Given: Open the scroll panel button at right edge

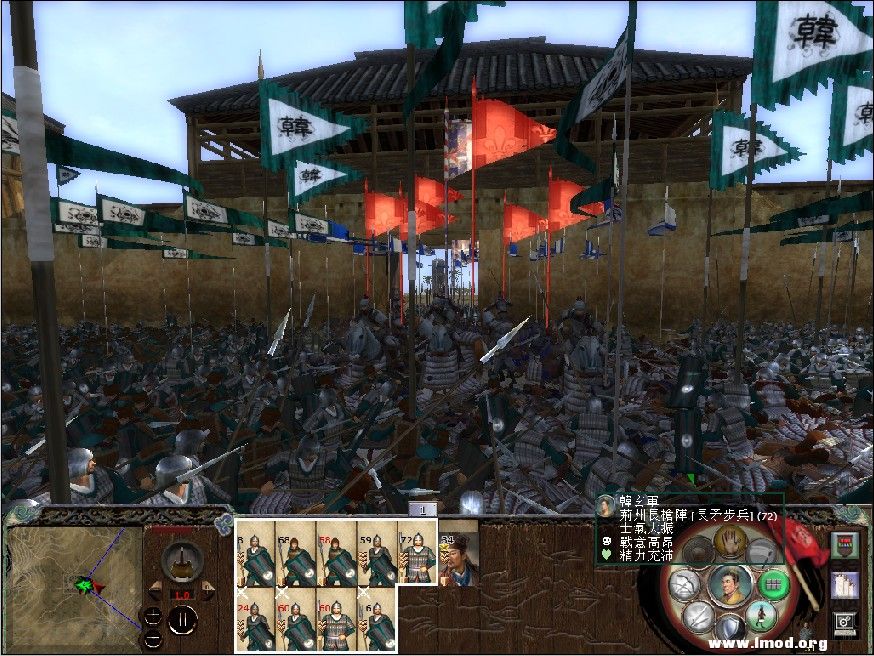Looking at the screenshot, I should 844,583.
